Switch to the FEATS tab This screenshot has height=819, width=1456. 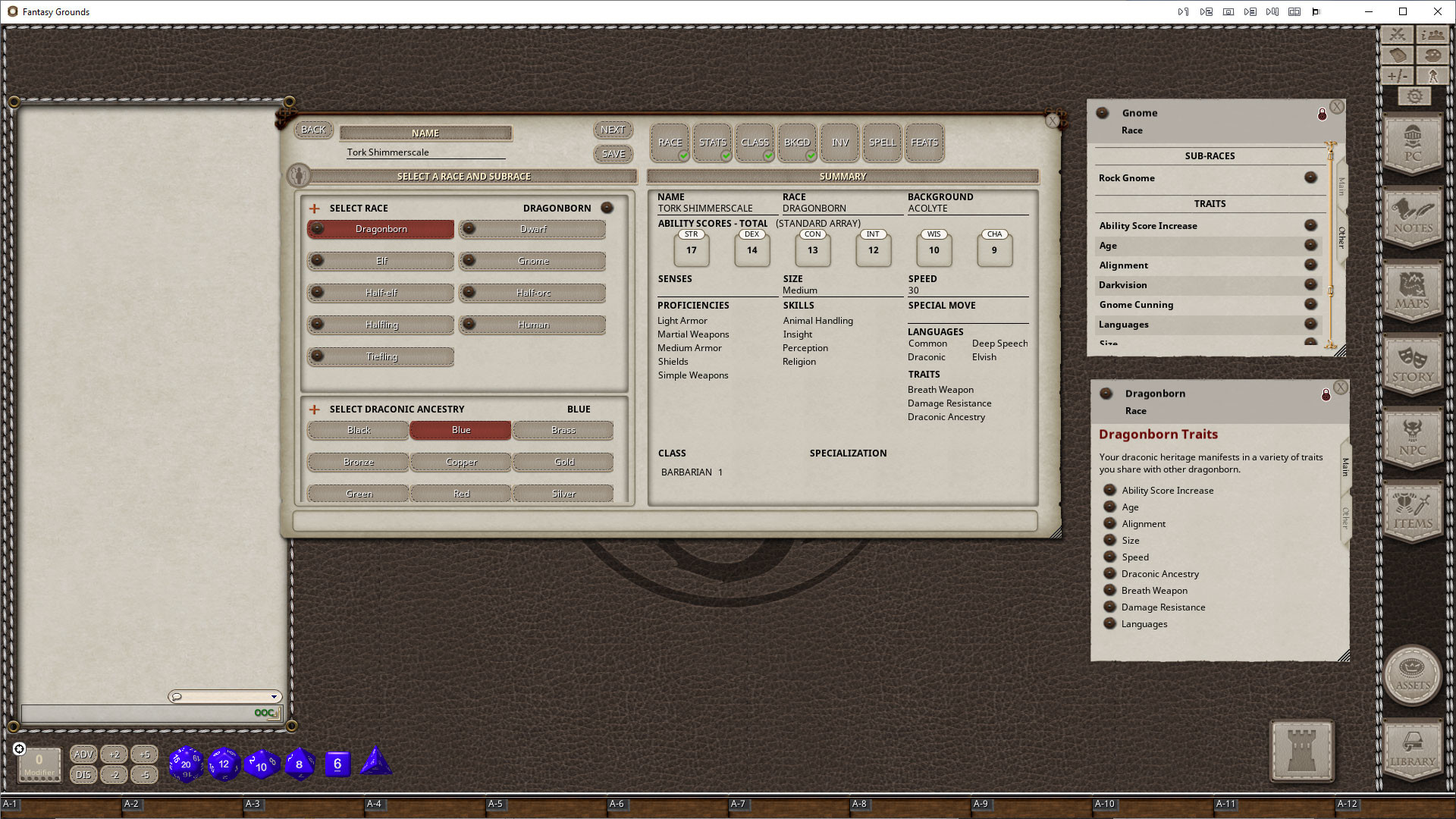pyautogui.click(x=924, y=143)
